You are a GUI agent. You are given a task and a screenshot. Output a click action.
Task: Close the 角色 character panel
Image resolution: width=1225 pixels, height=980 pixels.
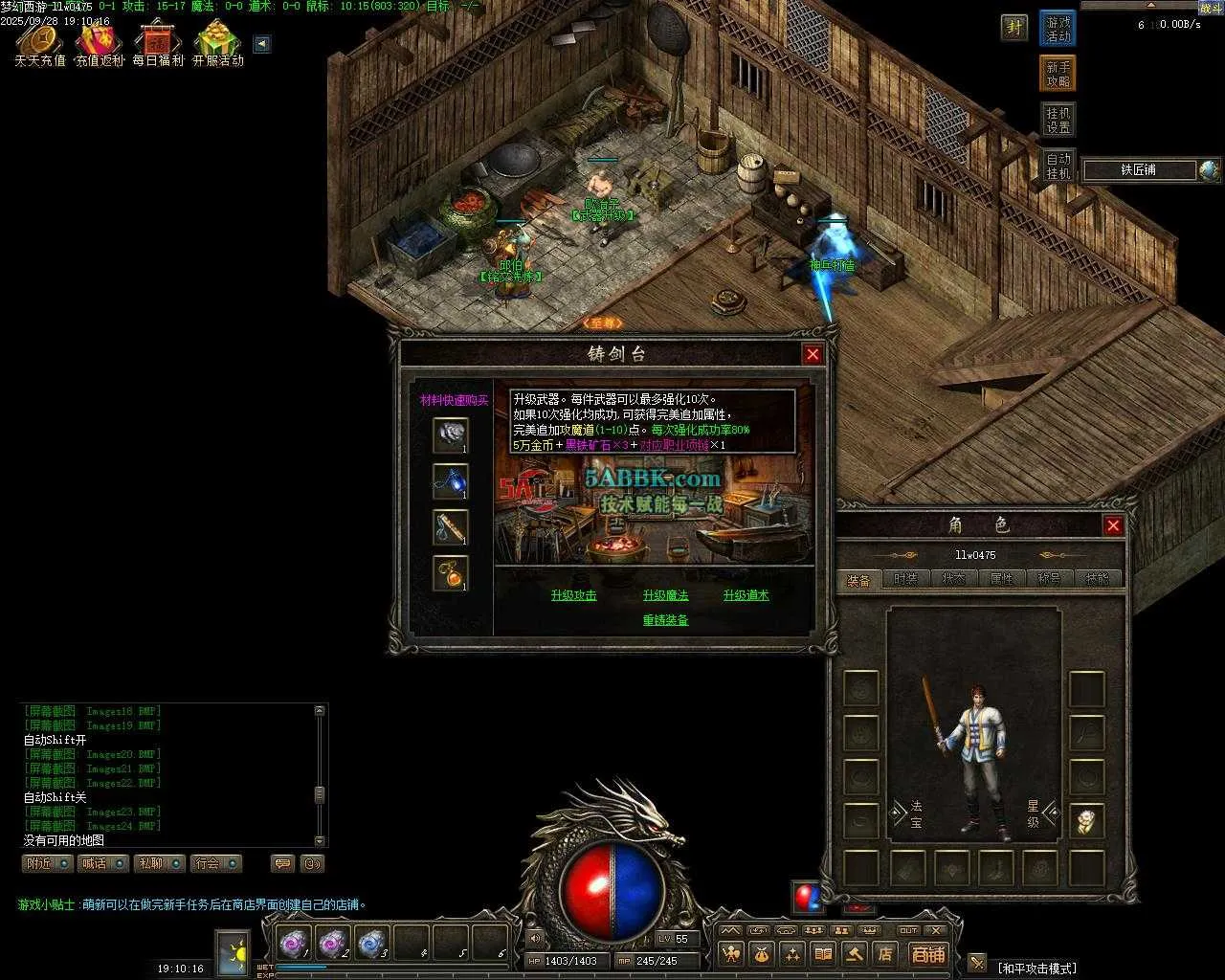[x=1113, y=525]
